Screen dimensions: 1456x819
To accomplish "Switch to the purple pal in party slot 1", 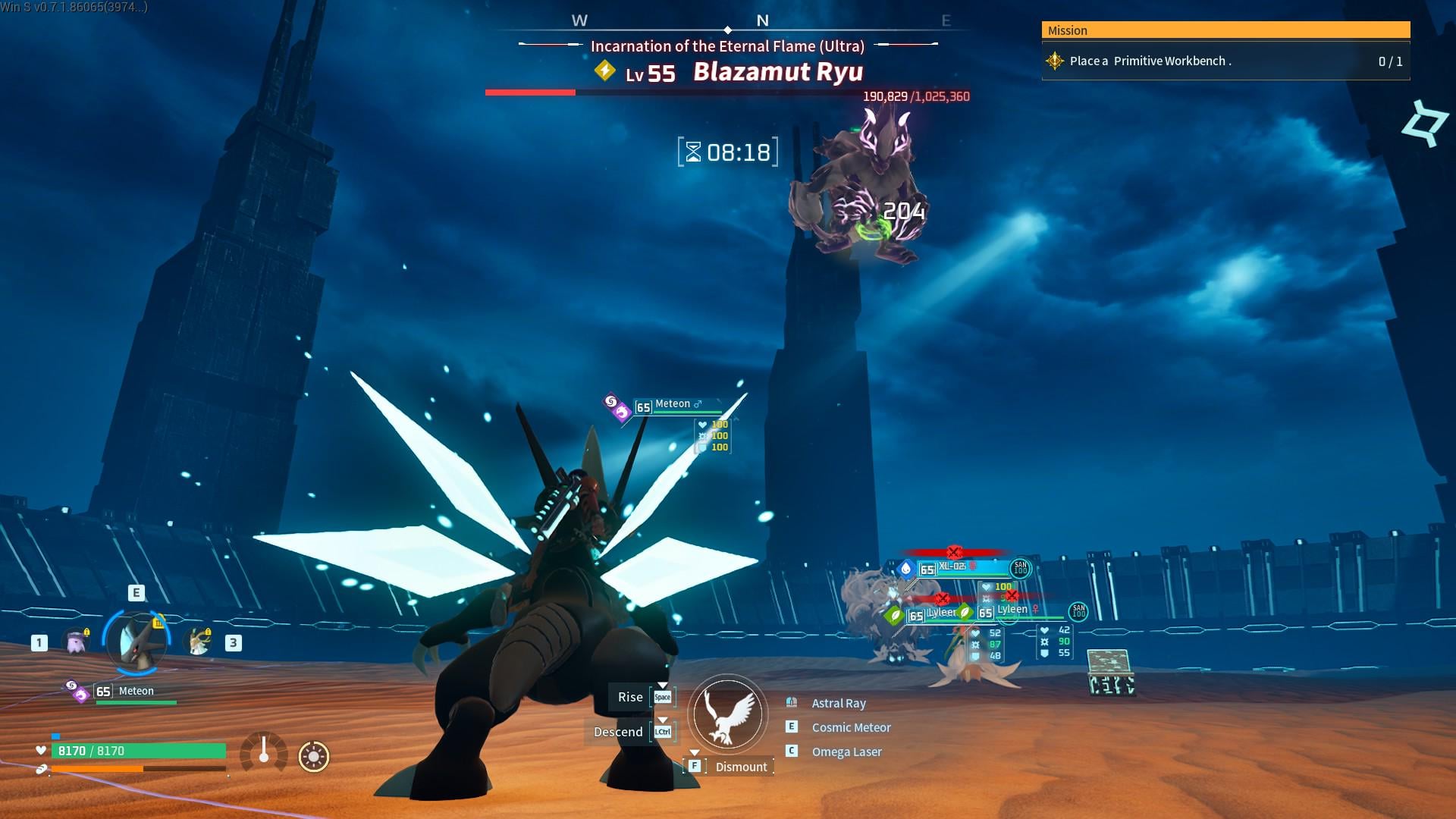I will click(x=76, y=642).
